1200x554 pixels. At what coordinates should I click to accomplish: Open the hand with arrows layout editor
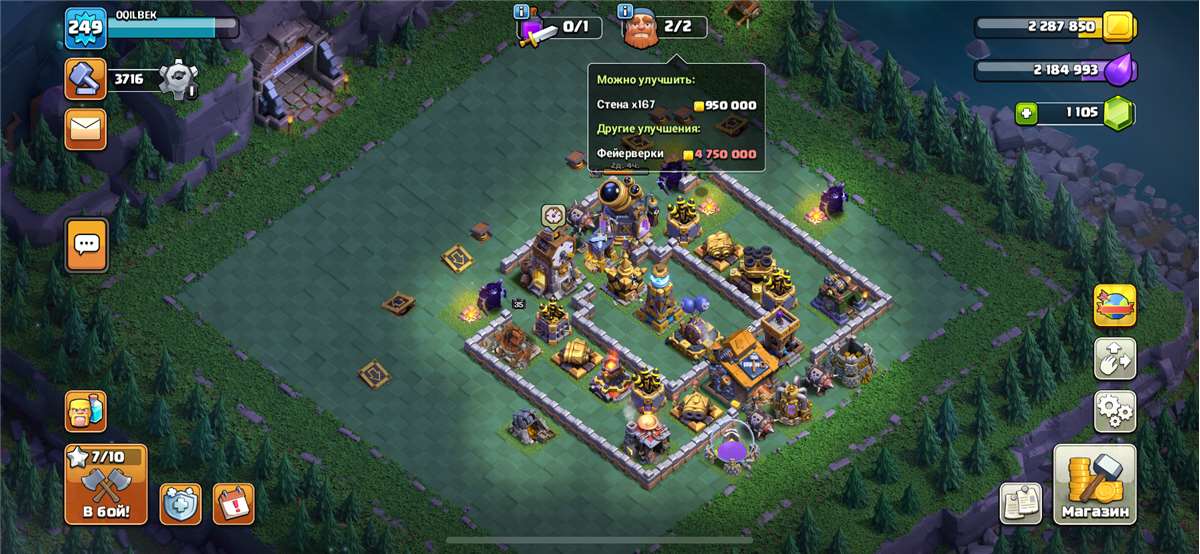(x=1115, y=359)
